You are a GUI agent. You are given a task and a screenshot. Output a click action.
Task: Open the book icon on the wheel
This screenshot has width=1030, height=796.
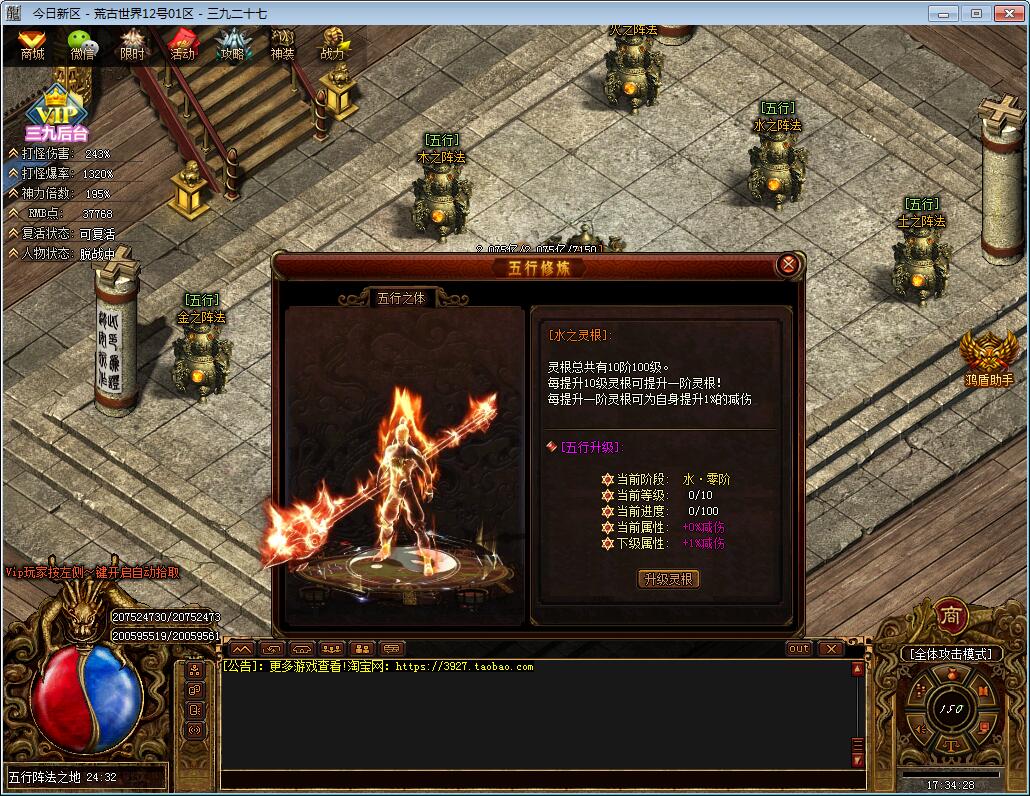[984, 691]
